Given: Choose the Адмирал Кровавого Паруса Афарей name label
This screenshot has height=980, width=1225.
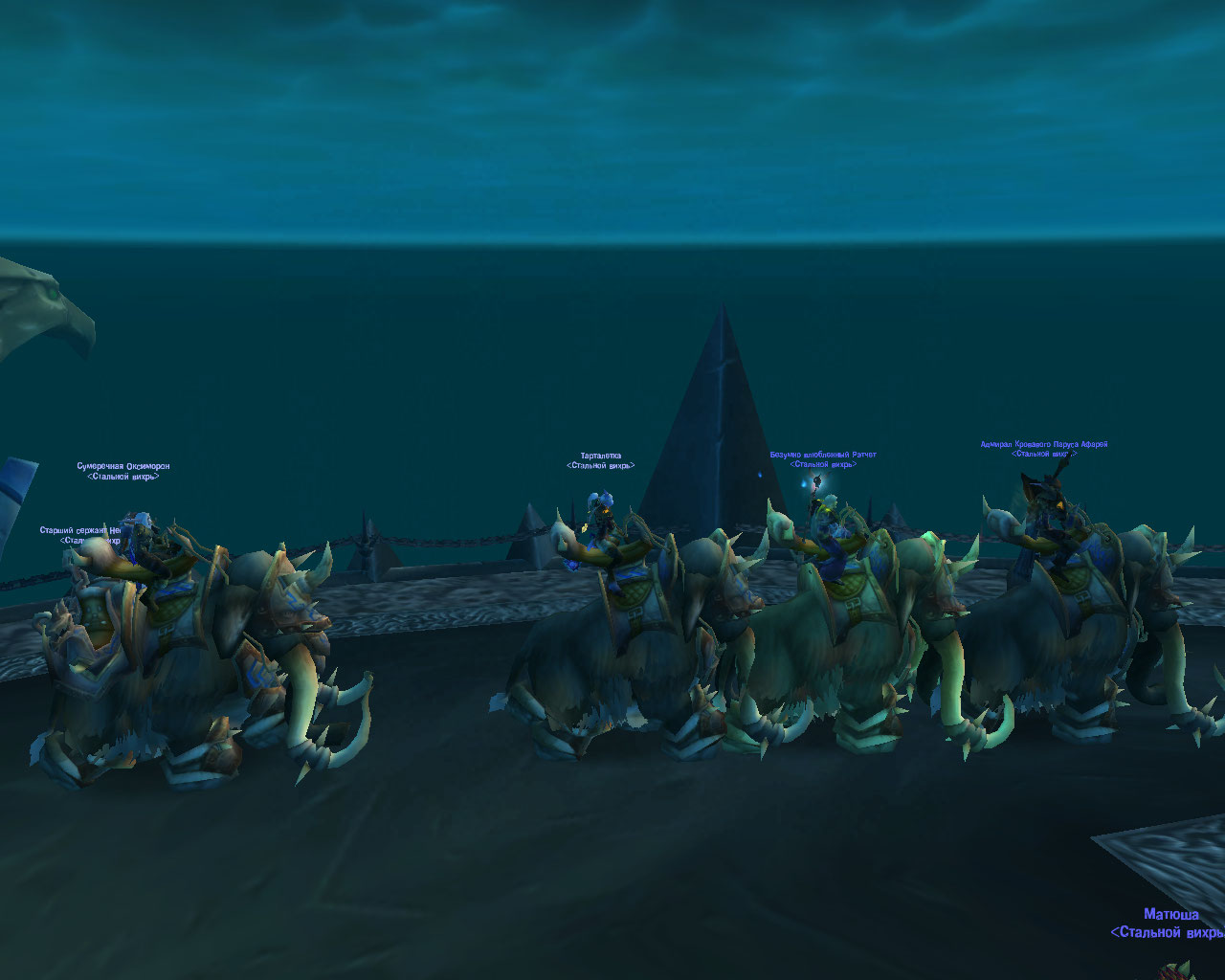Looking at the screenshot, I should pos(1043,444).
